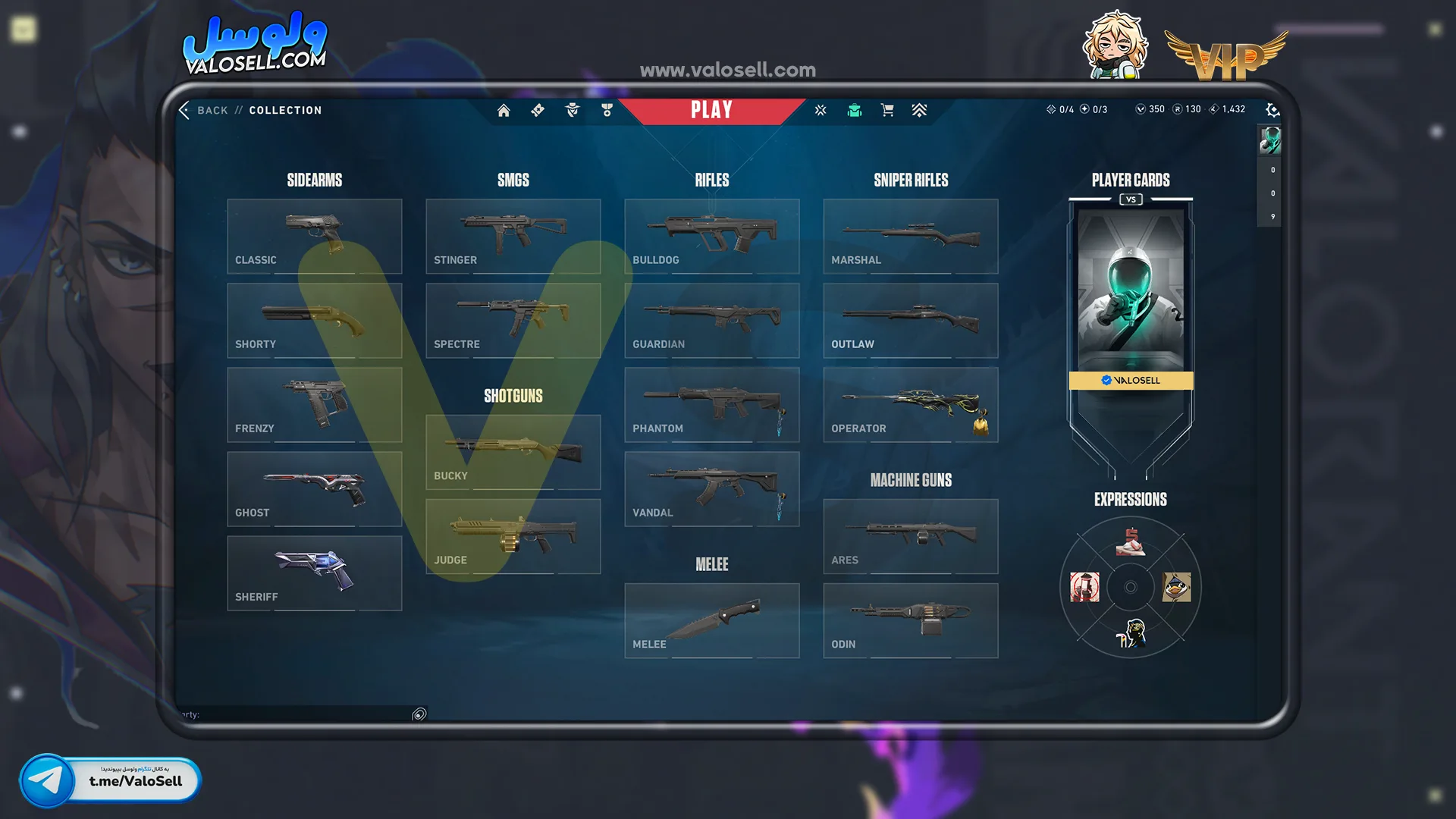Viewport: 1456px width, 819px height.
Task: Open the Spectre SMG slot
Action: 513,320
